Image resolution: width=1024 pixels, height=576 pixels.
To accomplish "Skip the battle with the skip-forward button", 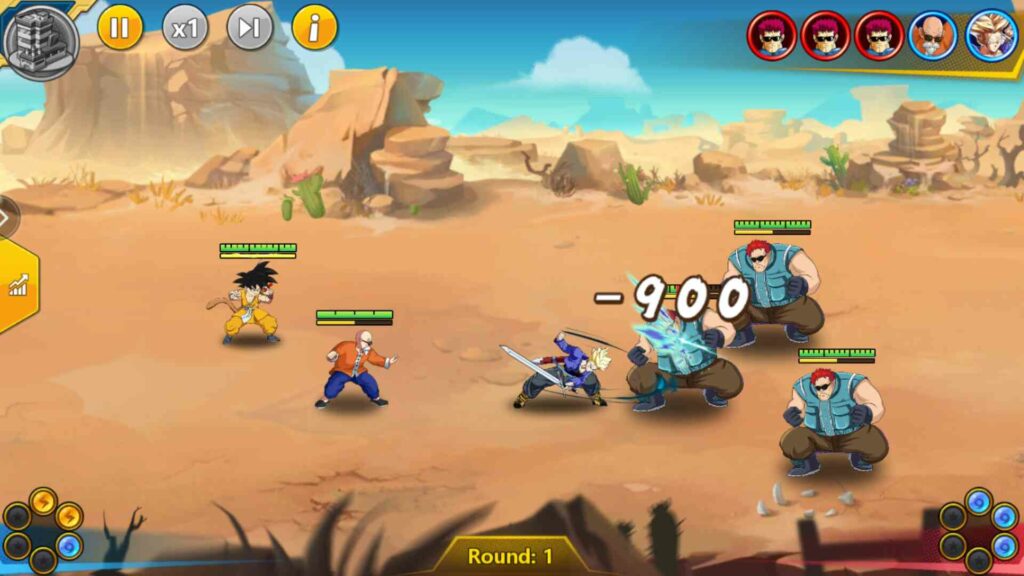I will point(250,28).
